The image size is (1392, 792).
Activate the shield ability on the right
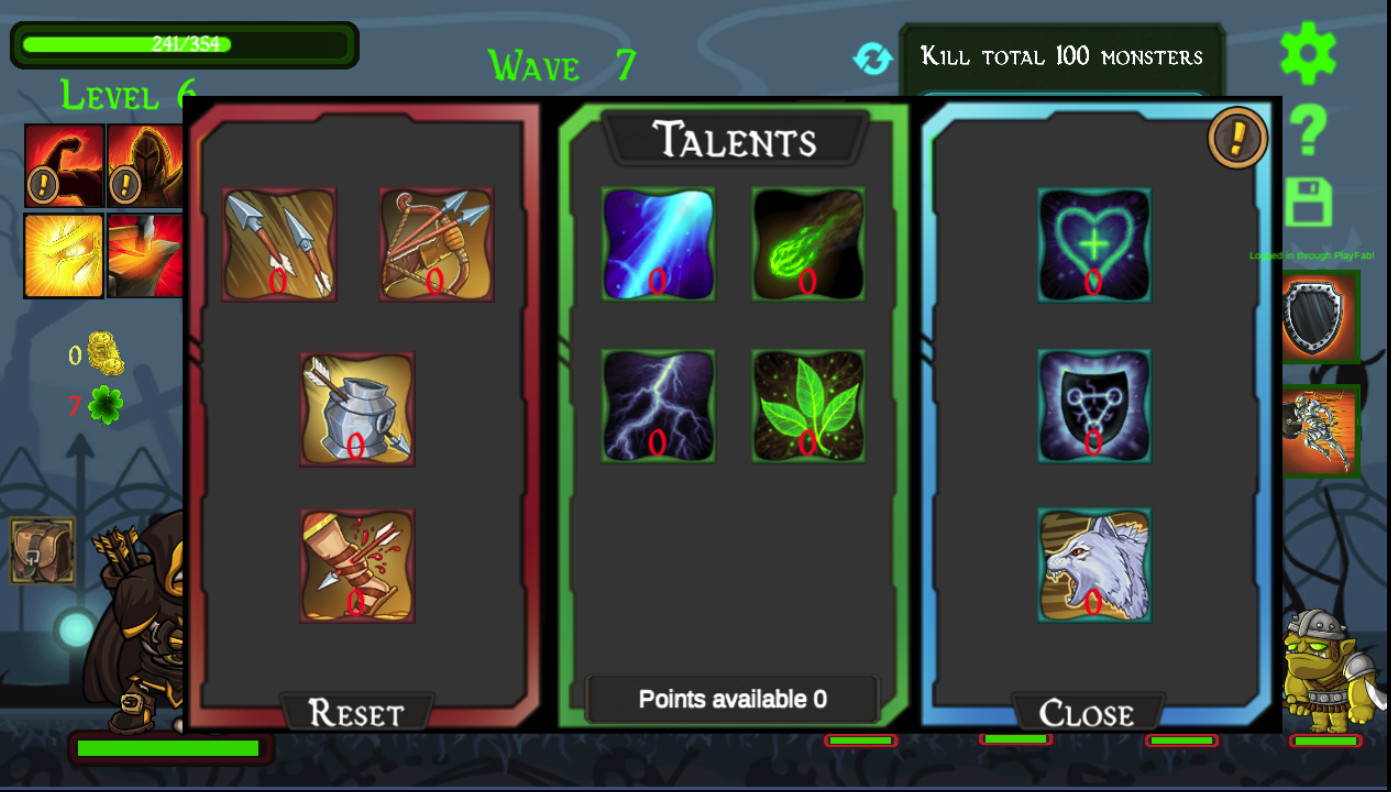pos(1322,317)
